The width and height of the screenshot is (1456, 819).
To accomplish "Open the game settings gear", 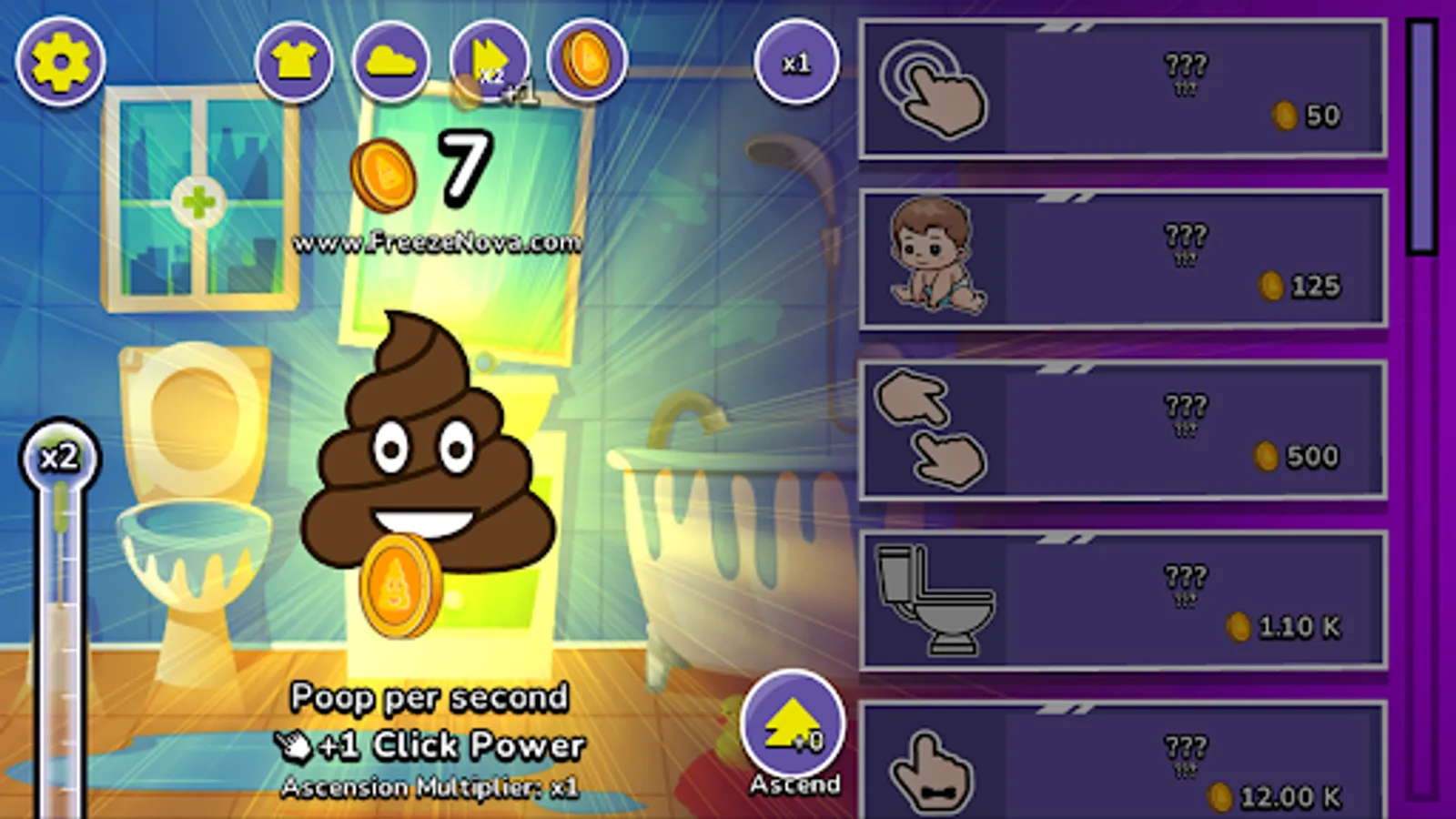I will pos(60,64).
